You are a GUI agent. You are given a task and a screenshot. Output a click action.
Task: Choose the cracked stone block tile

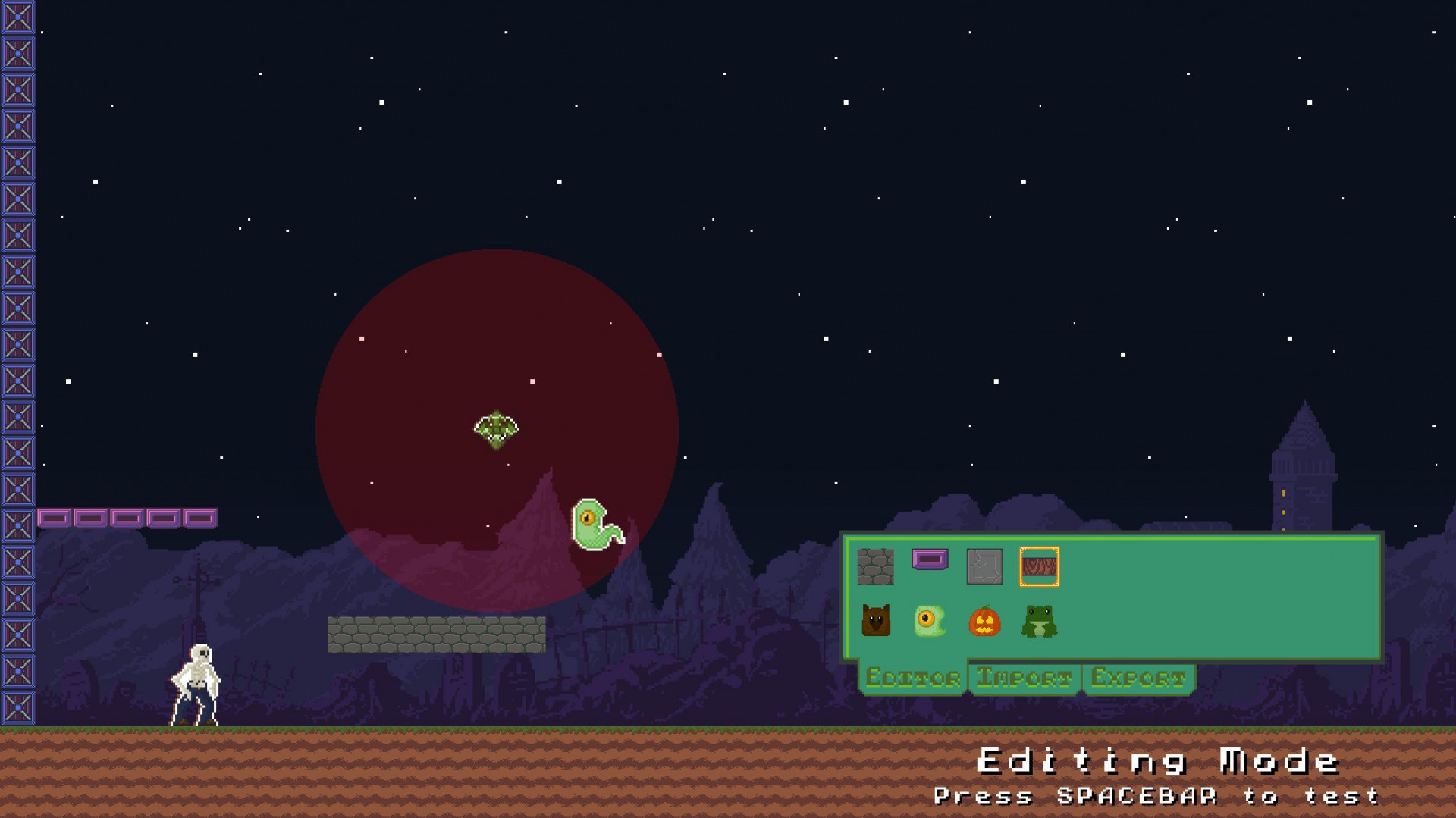(x=985, y=566)
